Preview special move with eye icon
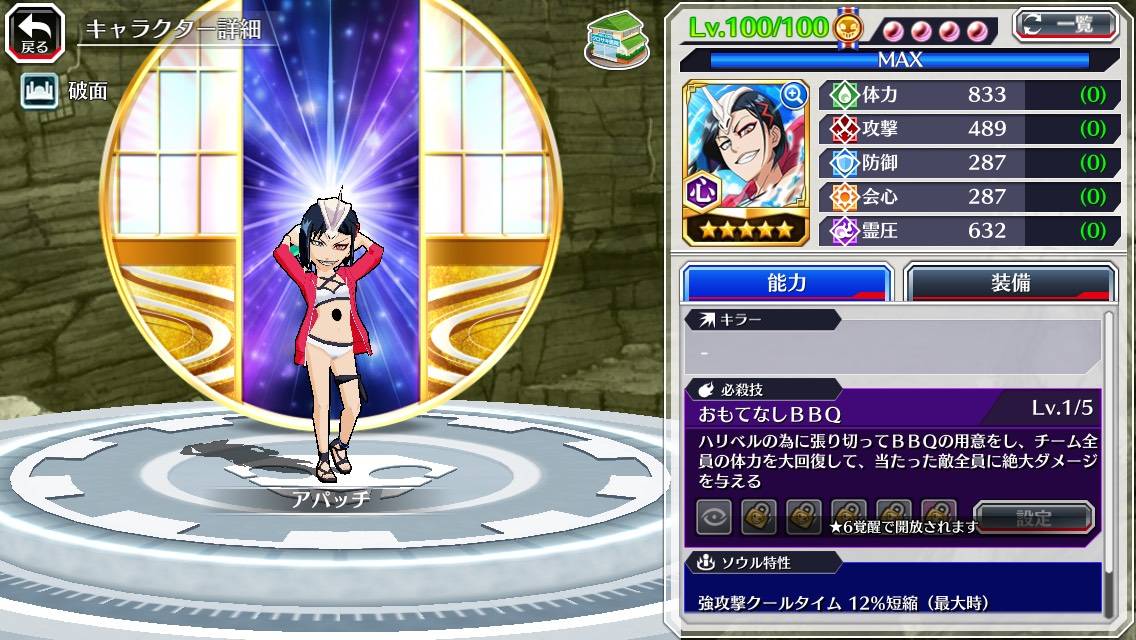This screenshot has width=1136, height=640. (x=713, y=517)
